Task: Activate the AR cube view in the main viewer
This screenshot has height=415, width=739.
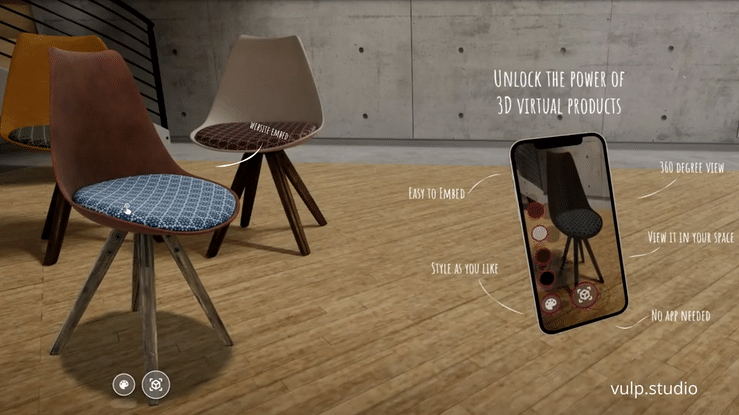Action: coord(156,383)
